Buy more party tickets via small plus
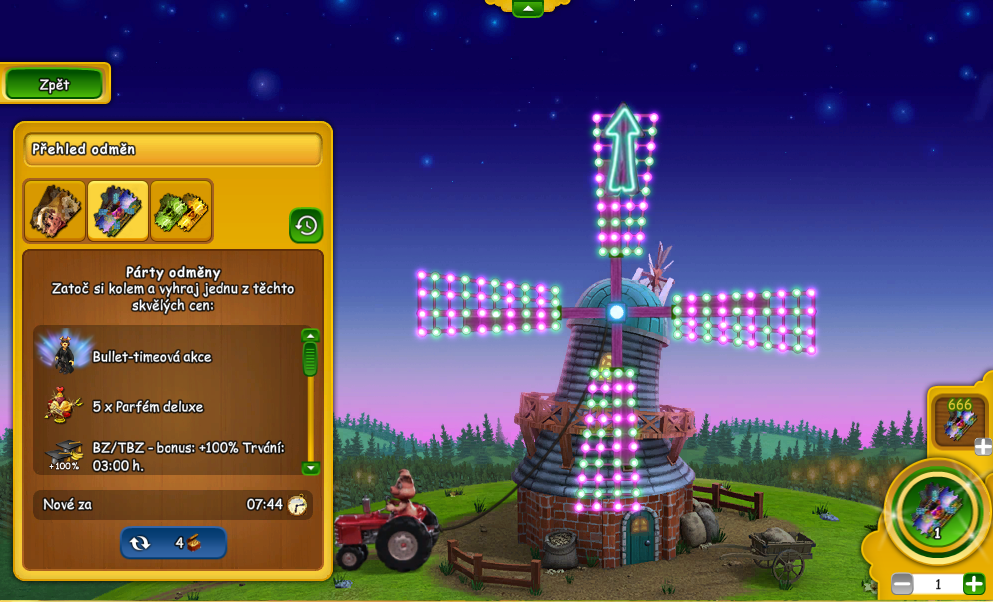Screen dimensions: 993x602 tap(983, 446)
